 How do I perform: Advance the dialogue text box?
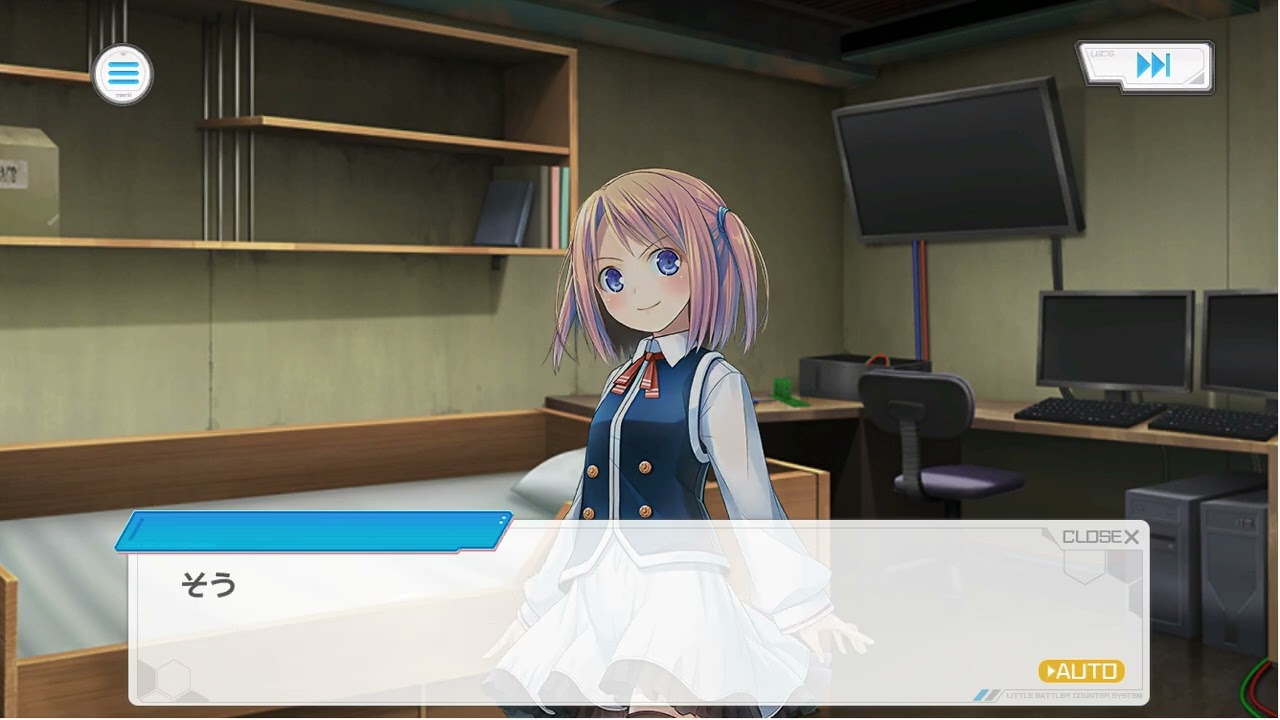click(600, 620)
